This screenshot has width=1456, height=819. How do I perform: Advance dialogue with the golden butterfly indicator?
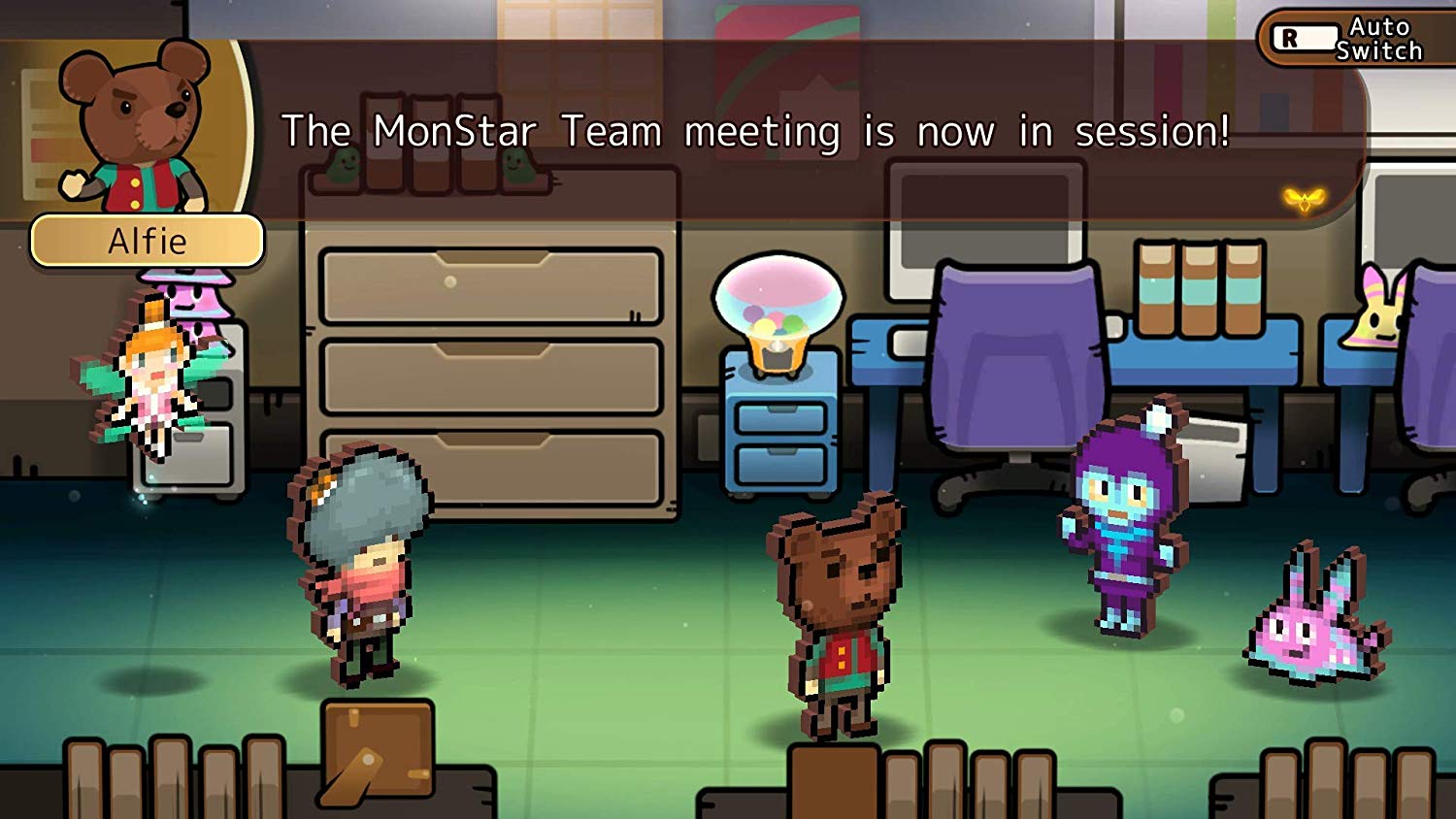click(x=1304, y=200)
